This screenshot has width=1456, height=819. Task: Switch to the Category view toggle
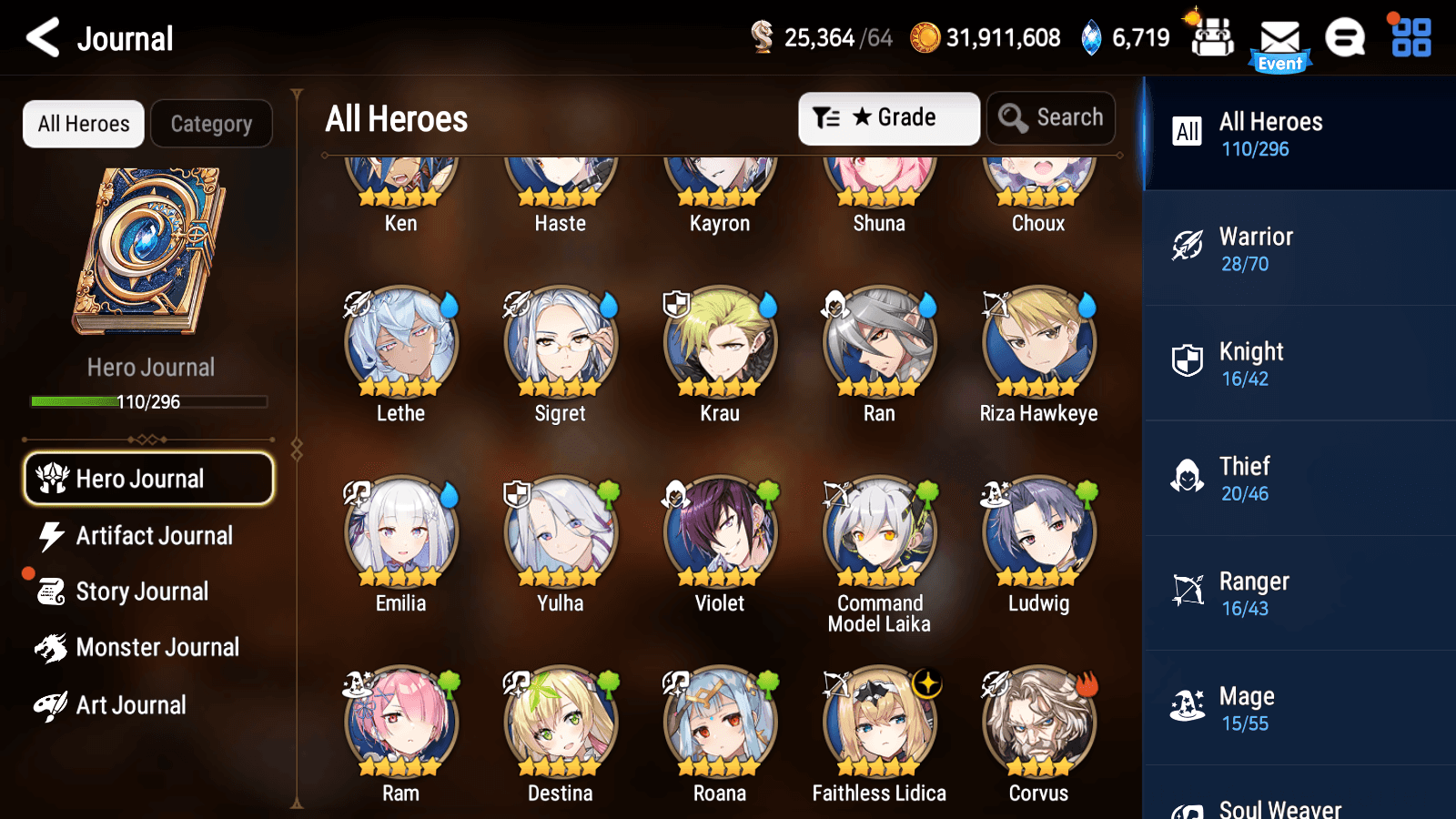point(211,123)
